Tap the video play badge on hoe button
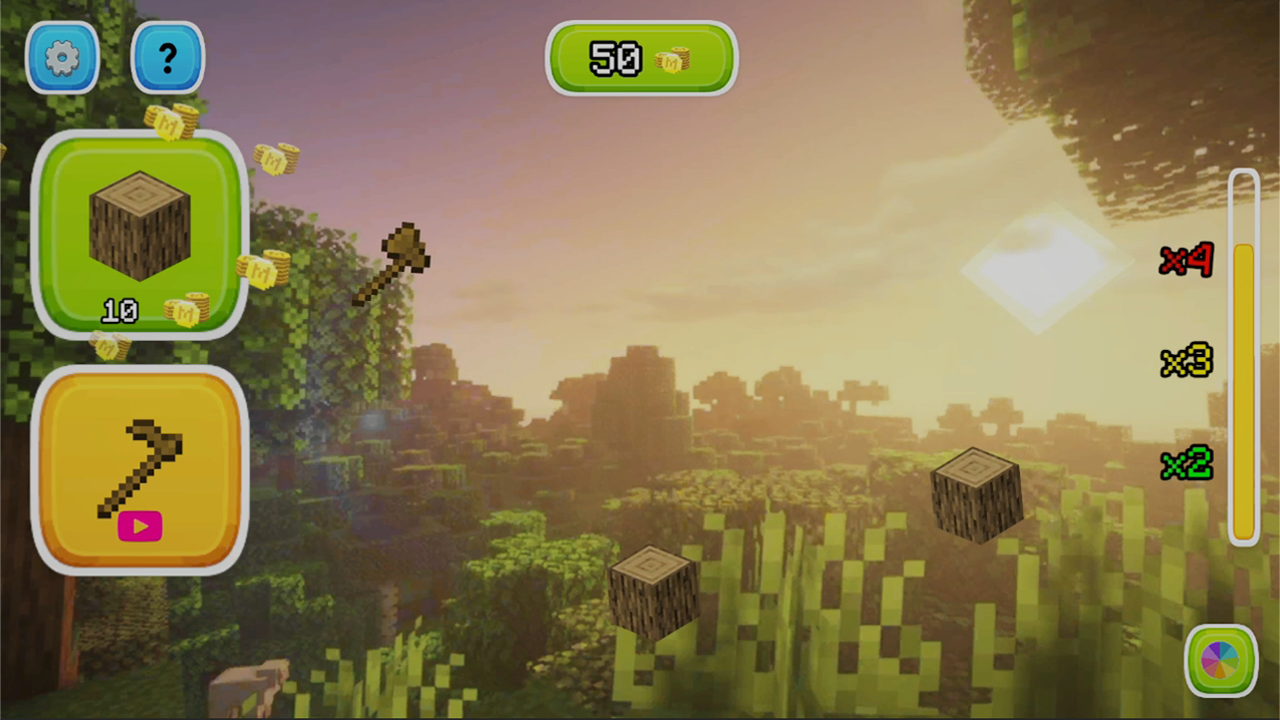Viewport: 1280px width, 720px height. pos(139,527)
